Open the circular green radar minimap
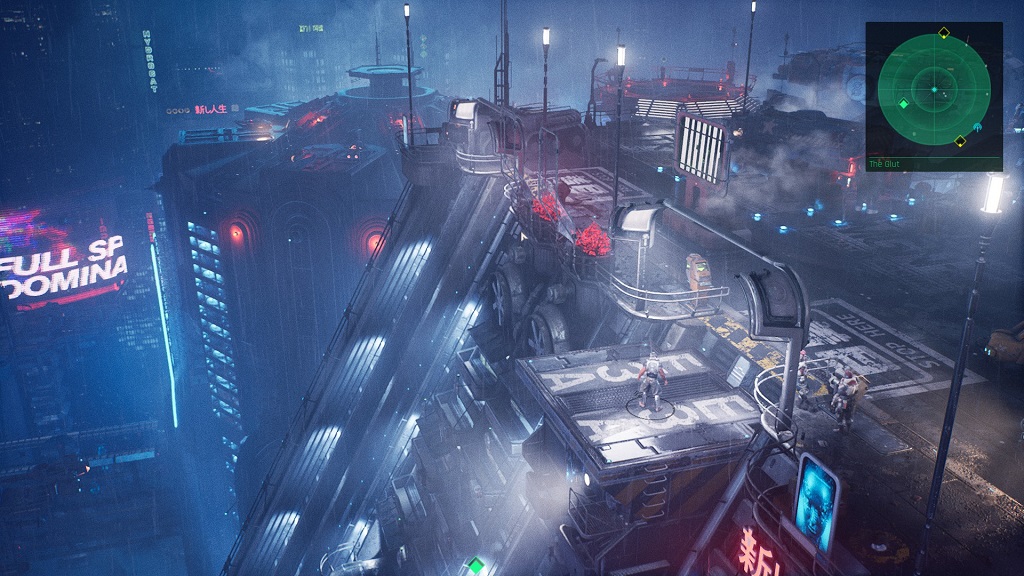The image size is (1024, 576). [934, 89]
